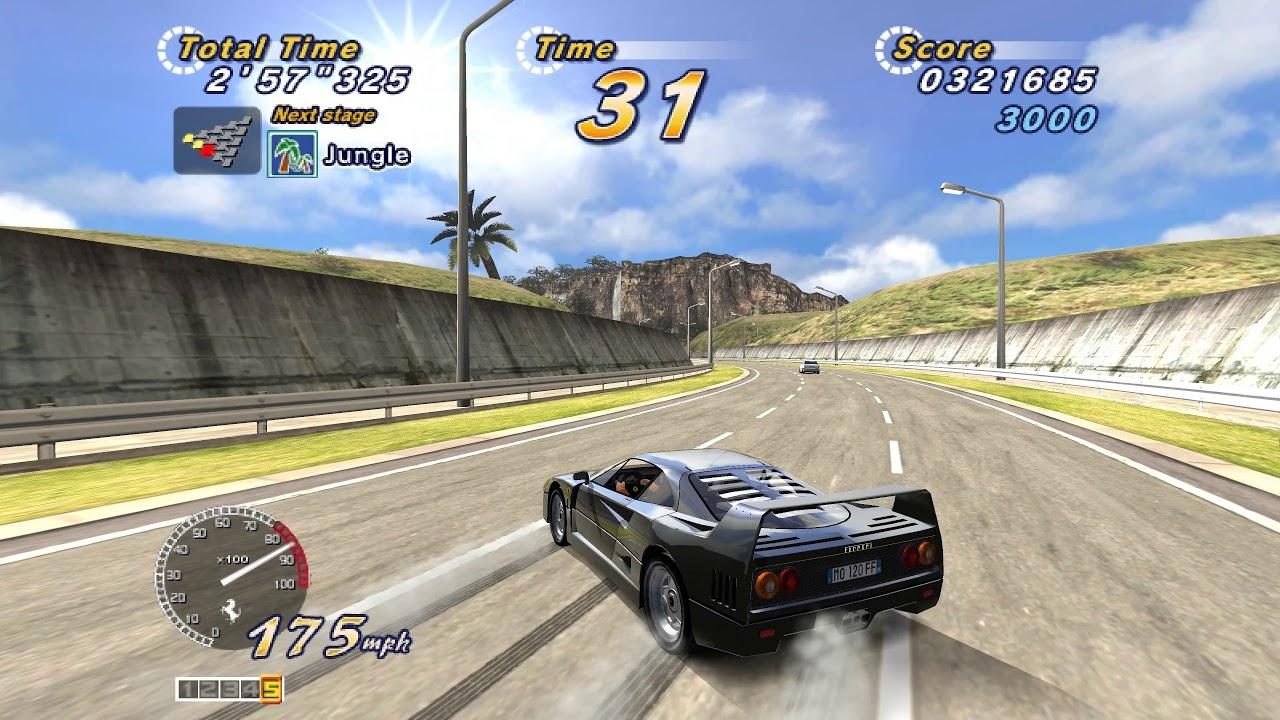
Task: Toggle gear indicator 1 in the gear strip
Action: [x=187, y=689]
